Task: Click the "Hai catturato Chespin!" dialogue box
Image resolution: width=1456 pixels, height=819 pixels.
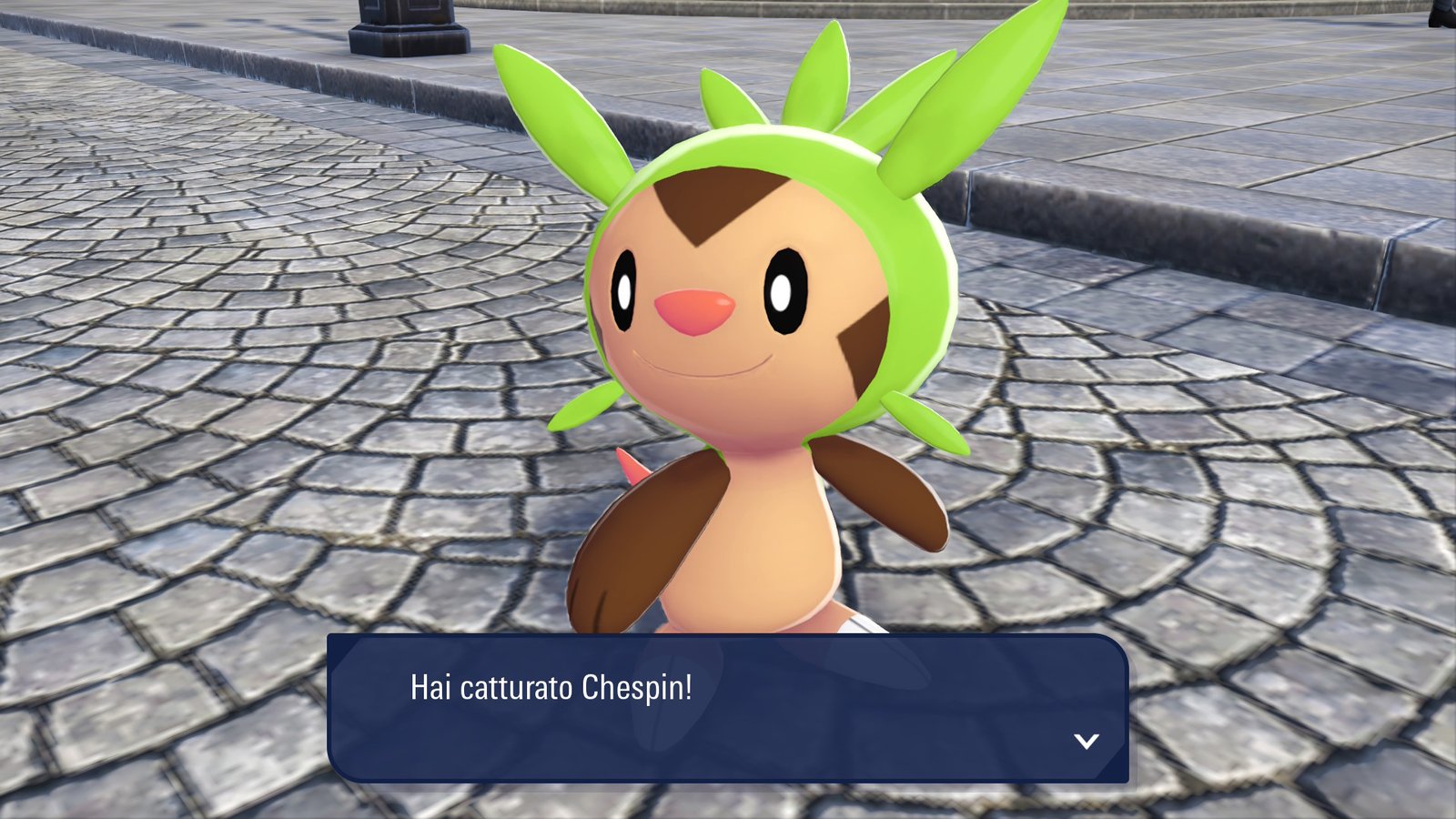Action: (x=727, y=708)
